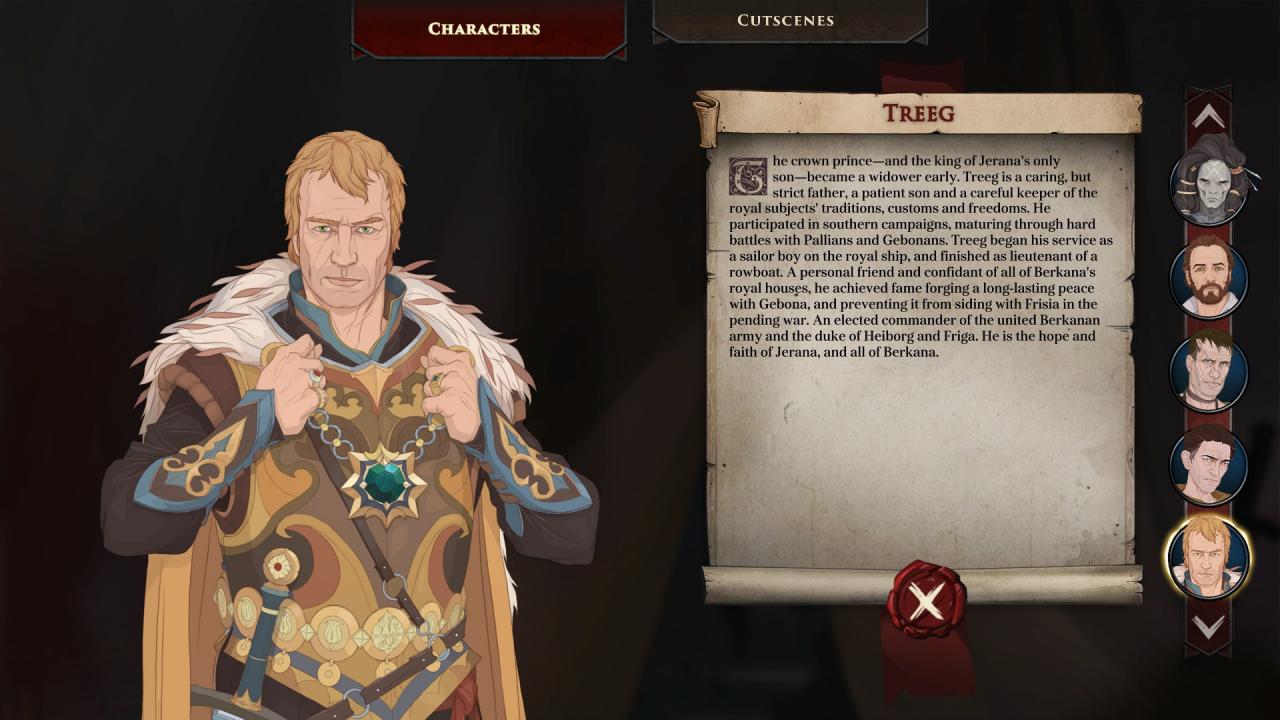Close the Treeg scroll with red seal
Viewport: 1280px width, 720px height.
926,600
